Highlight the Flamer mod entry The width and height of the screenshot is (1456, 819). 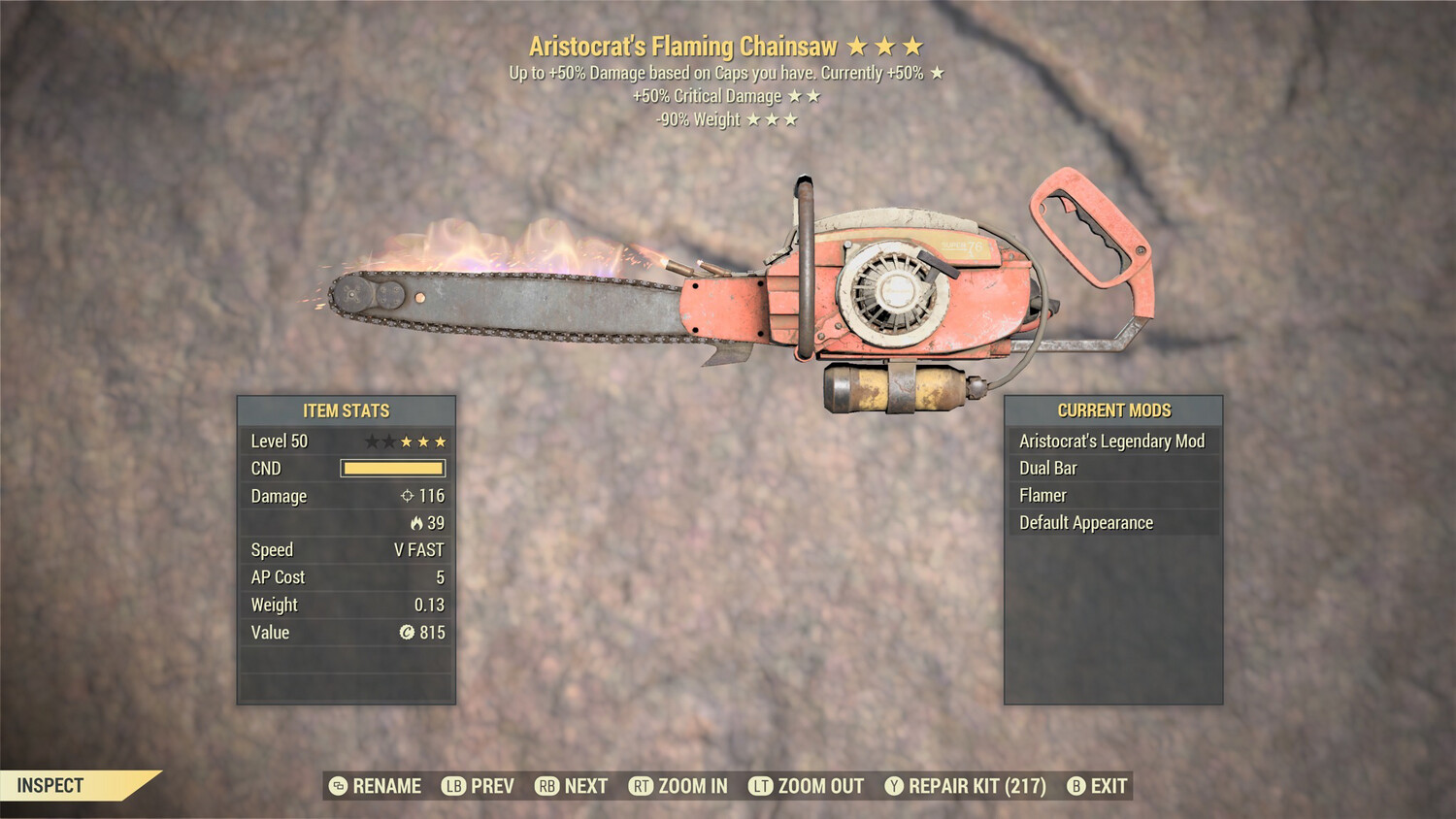1112,496
